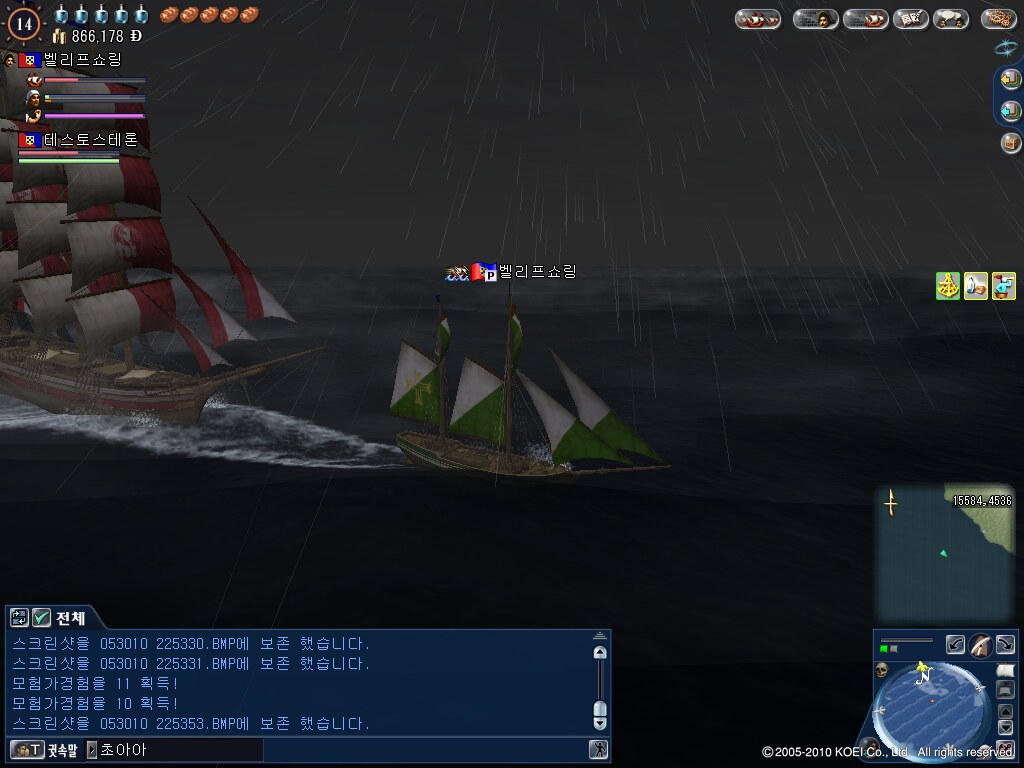Turn ship right with clockwise arrow
Screen dimensions: 1024x768
[1005, 645]
